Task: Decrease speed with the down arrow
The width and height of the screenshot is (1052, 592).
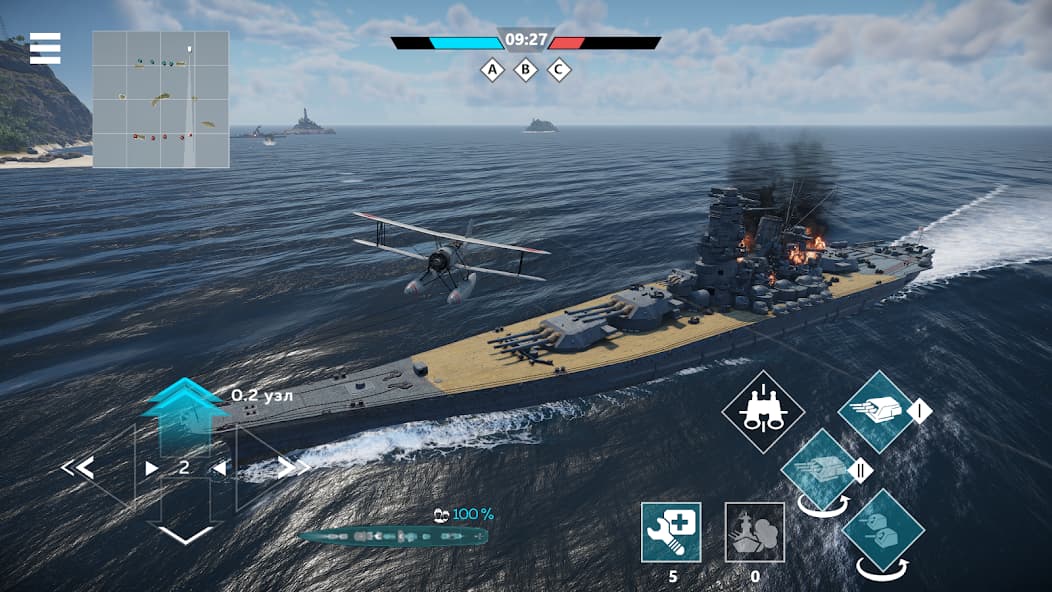Action: pyautogui.click(x=185, y=534)
